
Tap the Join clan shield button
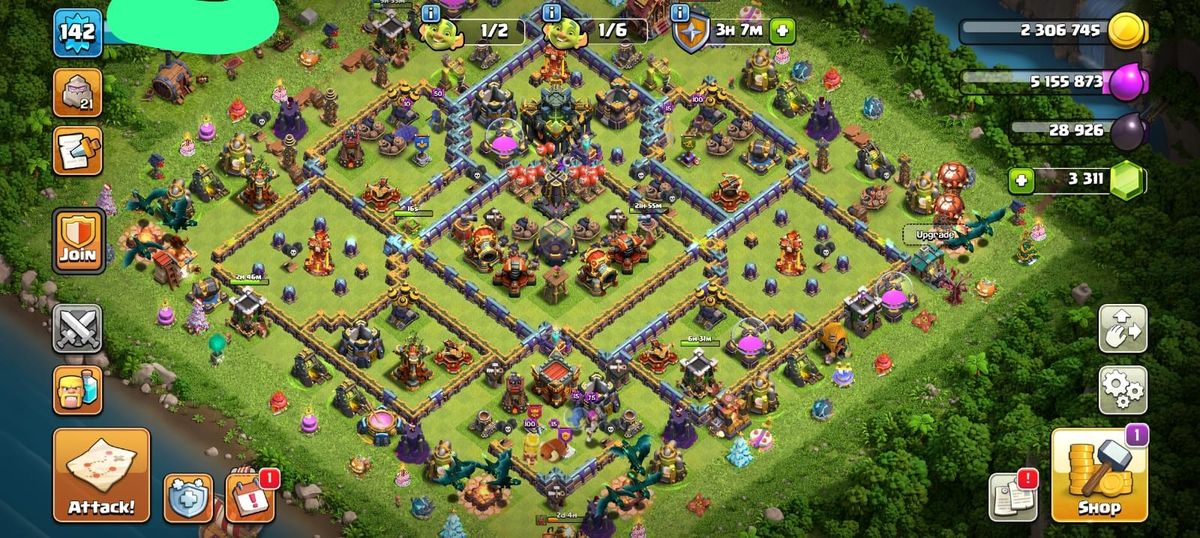click(x=77, y=241)
